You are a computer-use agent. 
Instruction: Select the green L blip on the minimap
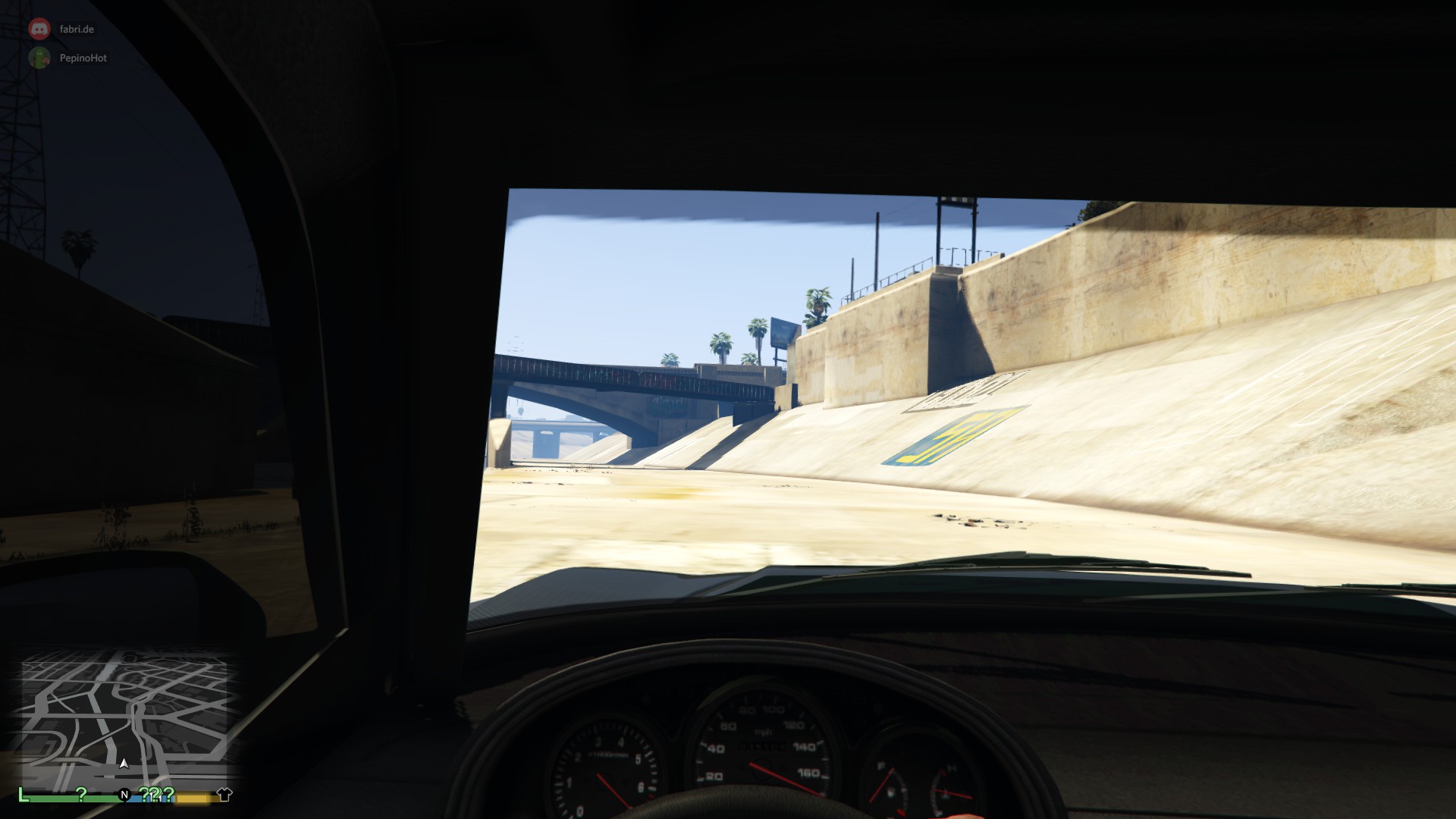point(24,795)
